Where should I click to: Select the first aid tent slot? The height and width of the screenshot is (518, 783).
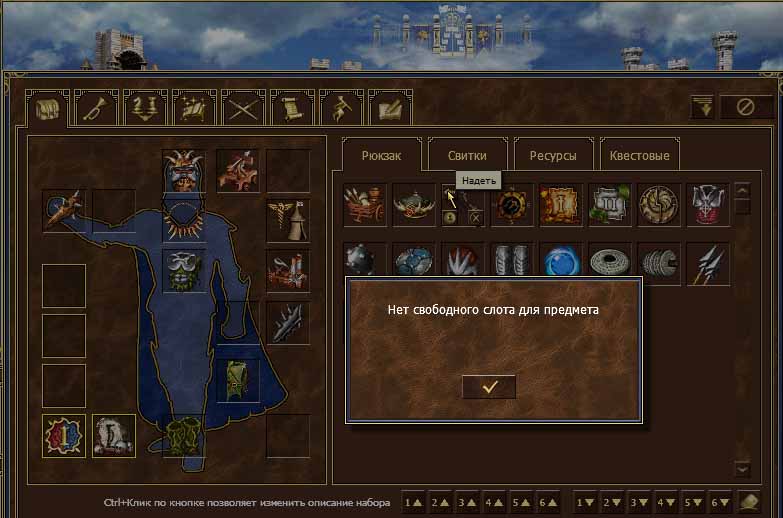pyautogui.click(x=287, y=221)
